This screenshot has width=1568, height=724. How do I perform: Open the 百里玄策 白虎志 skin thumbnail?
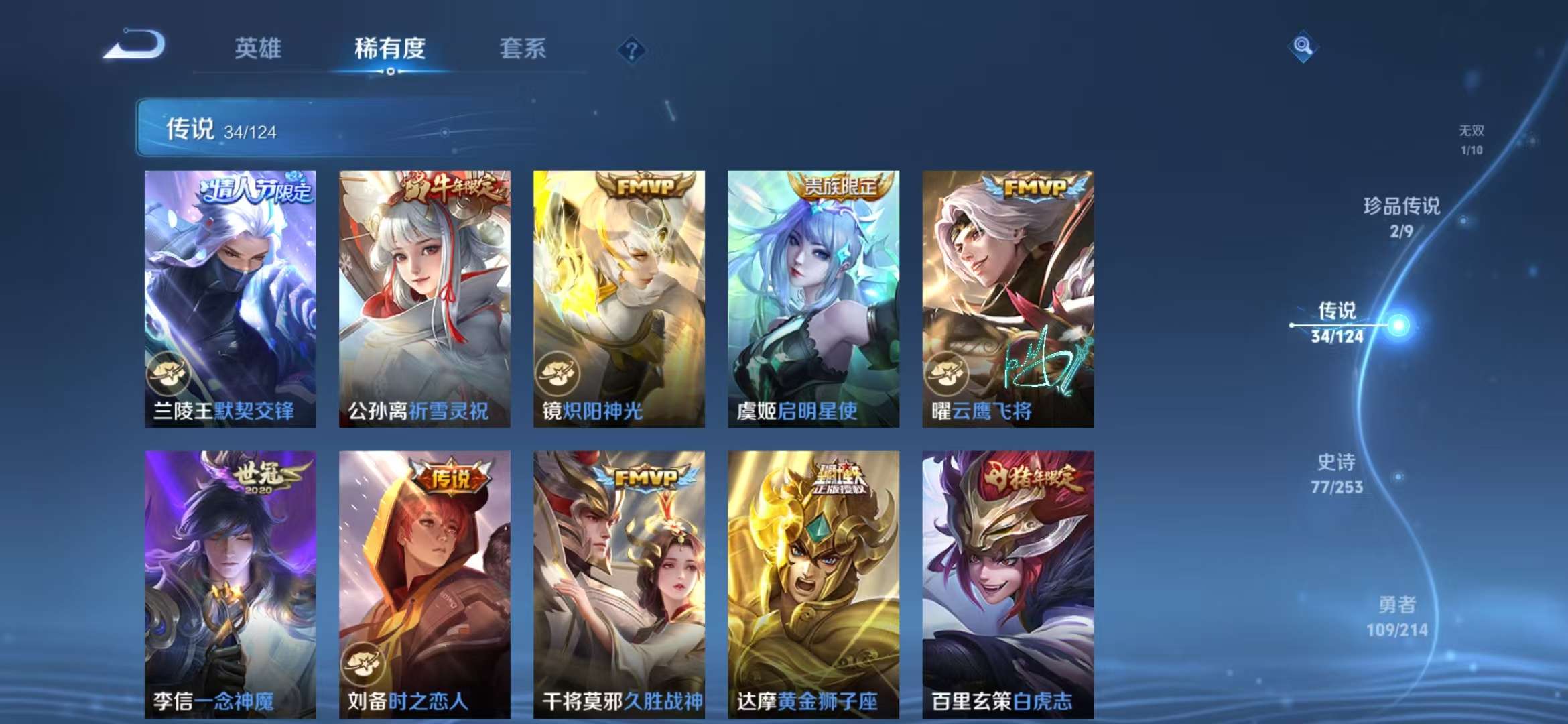coord(1004,583)
